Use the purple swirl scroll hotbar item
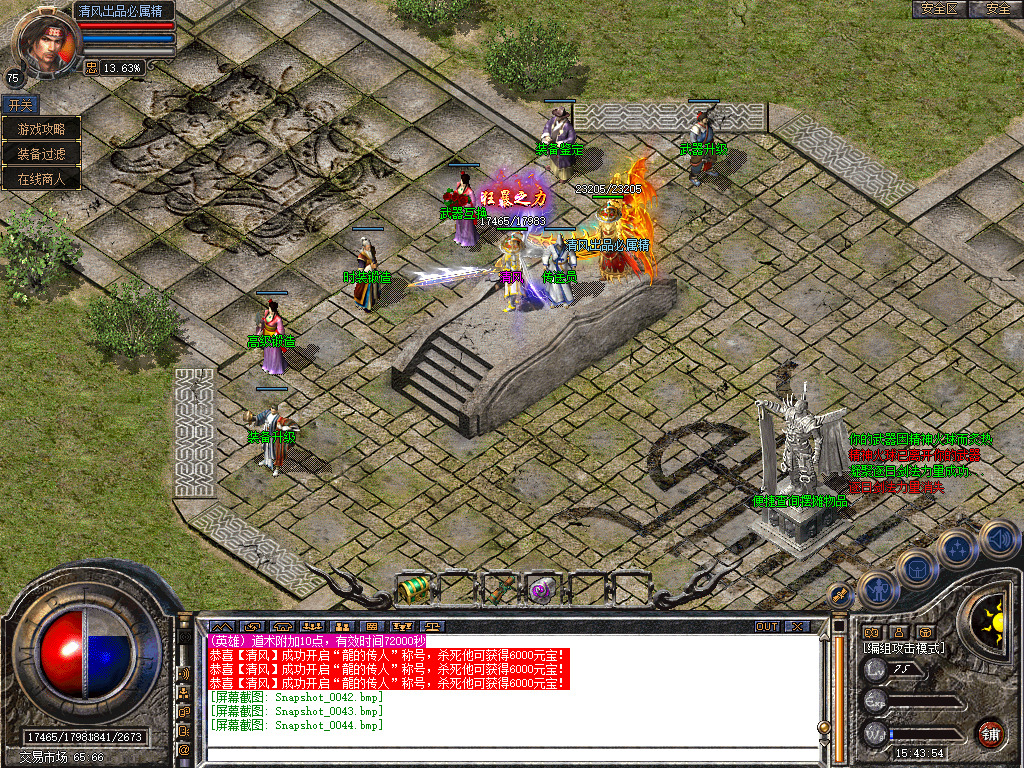The height and width of the screenshot is (768, 1024). tap(542, 589)
